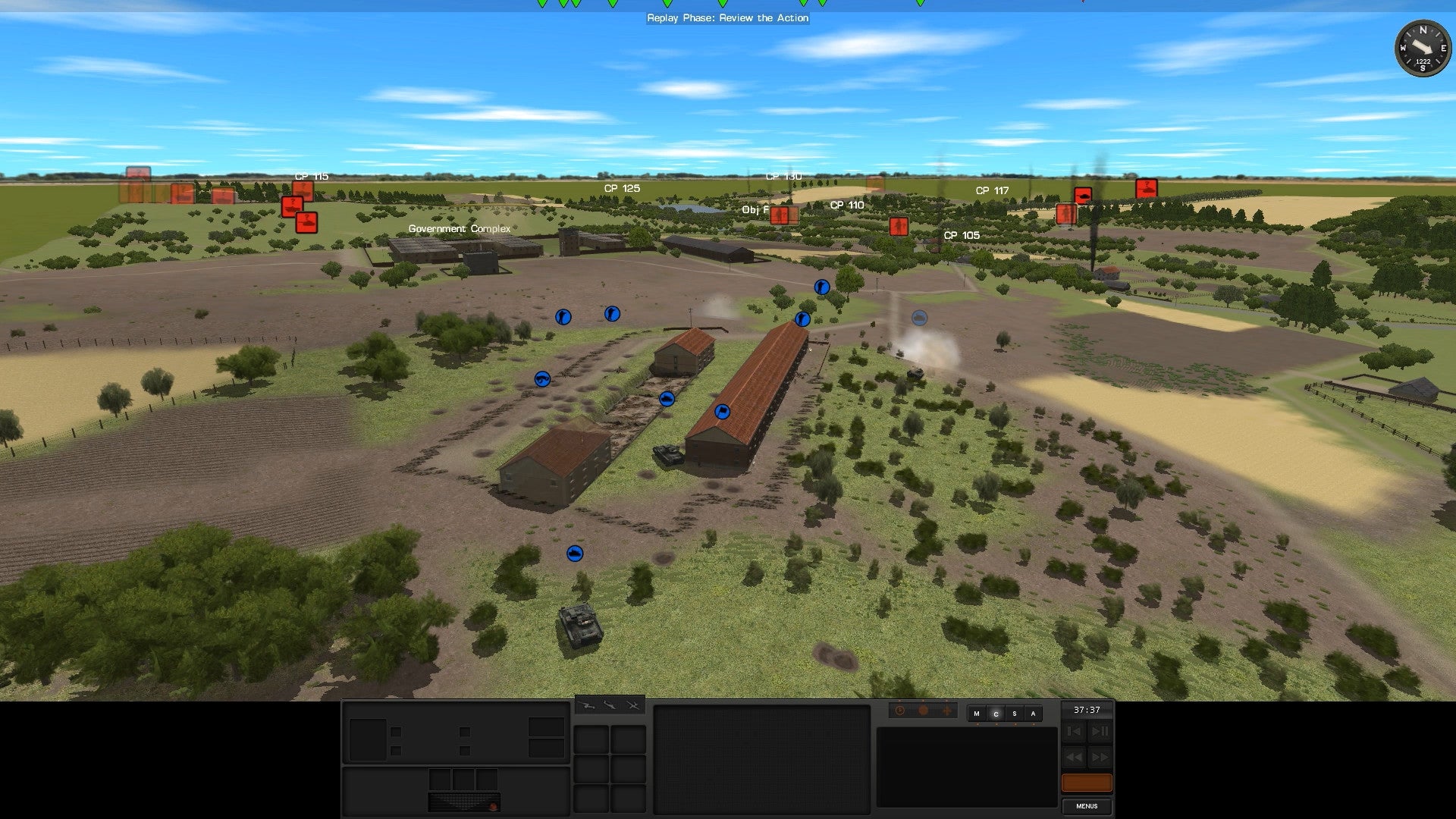Select the blue tank unit icon south of the farm
This screenshot has width=1456, height=819.
[x=576, y=553]
